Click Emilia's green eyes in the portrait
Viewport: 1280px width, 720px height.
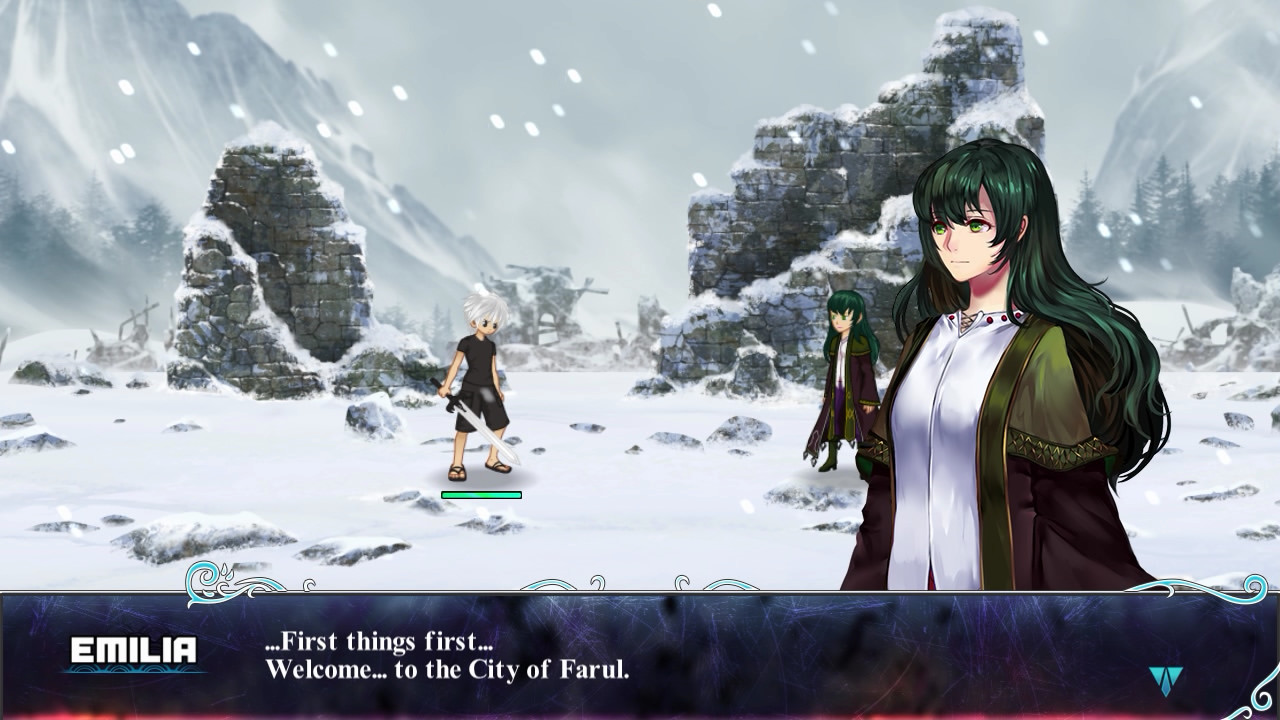(x=966, y=226)
